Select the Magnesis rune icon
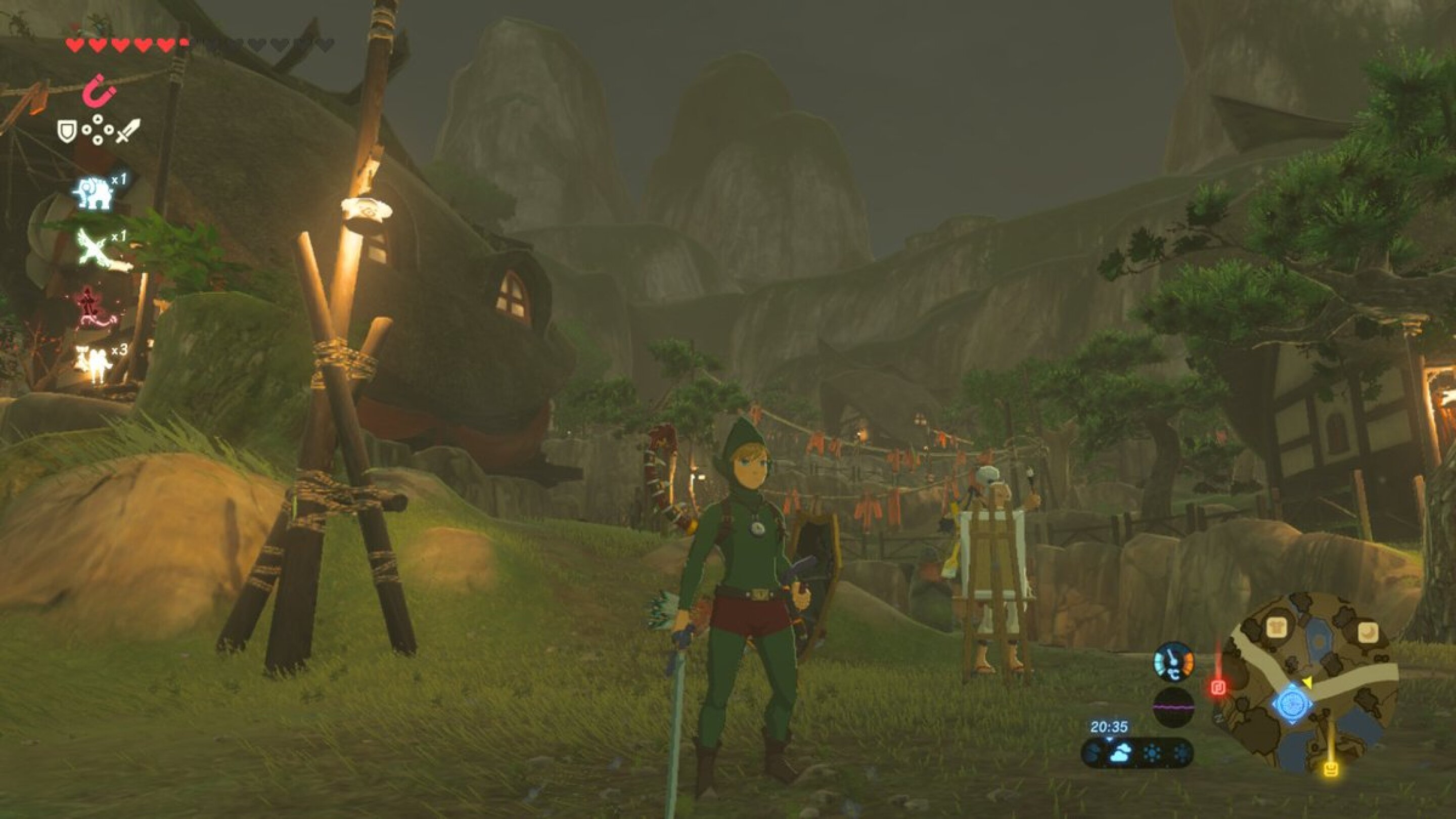 click(x=99, y=91)
